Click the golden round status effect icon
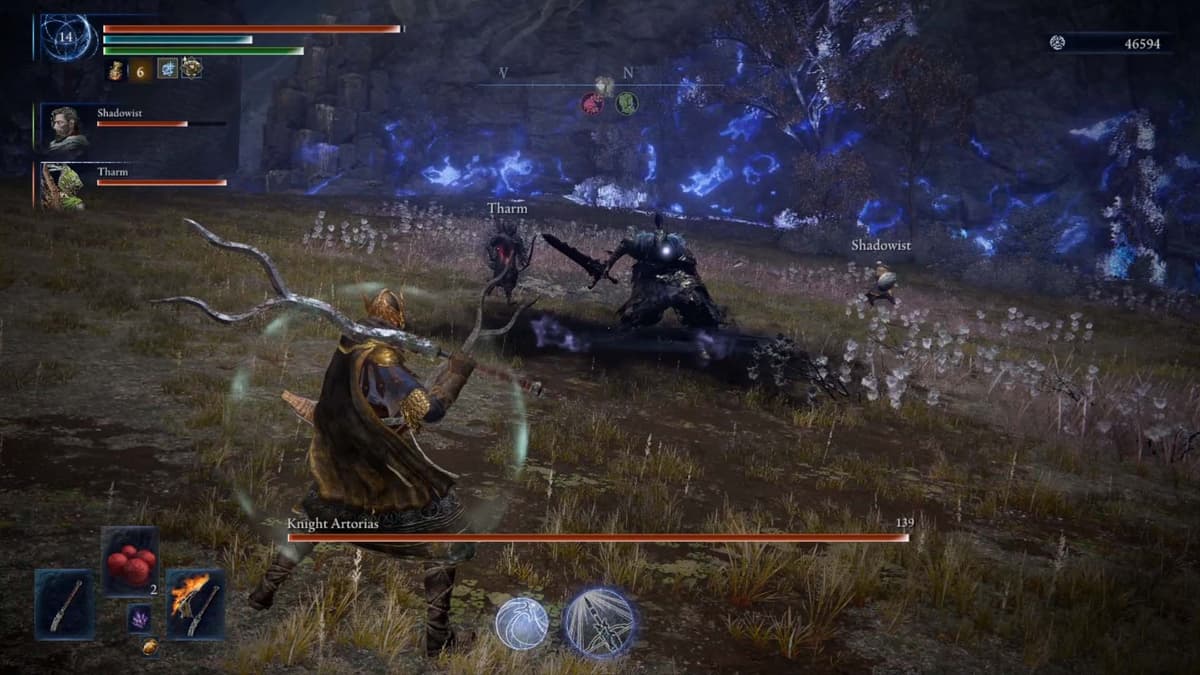 point(191,68)
